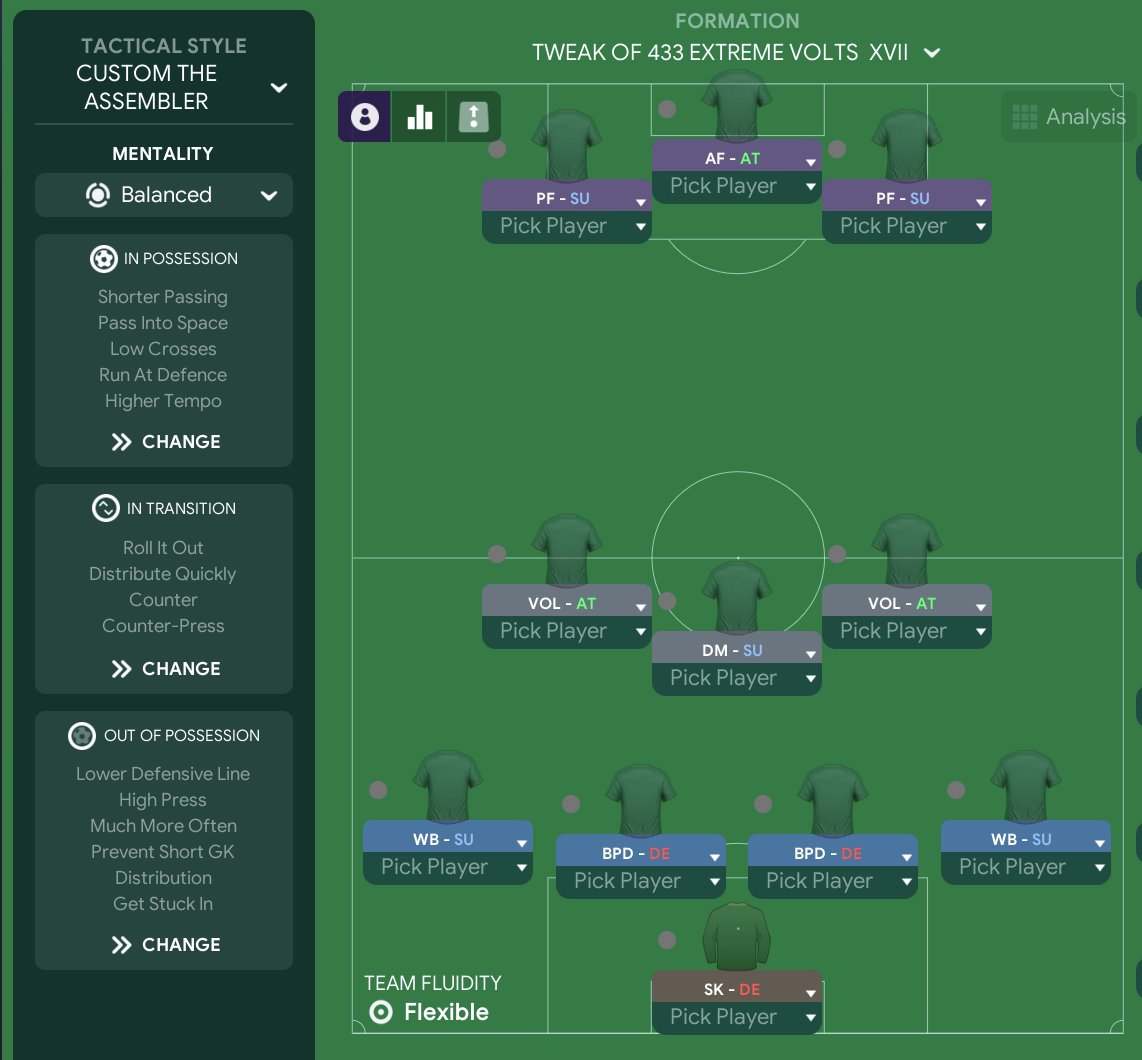1142x1060 pixels.
Task: Open the Tactical Style dropdown
Action: click(x=279, y=88)
